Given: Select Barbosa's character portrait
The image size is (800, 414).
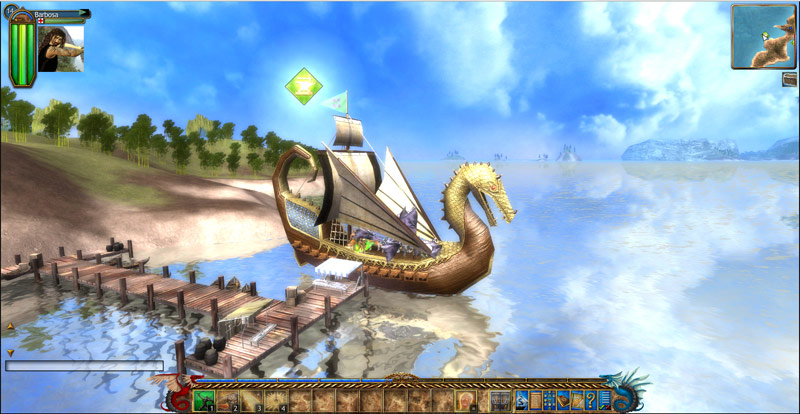Looking at the screenshot, I should pyautogui.click(x=61, y=48).
